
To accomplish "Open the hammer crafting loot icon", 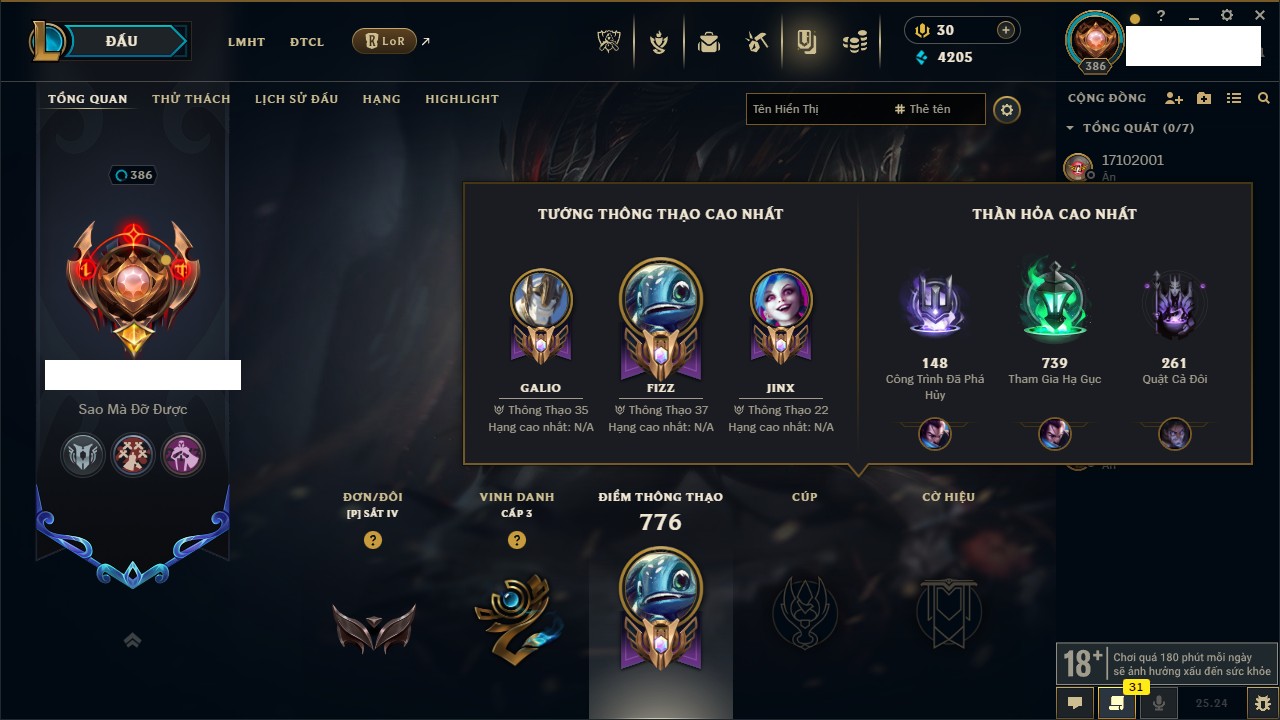I will [x=757, y=42].
